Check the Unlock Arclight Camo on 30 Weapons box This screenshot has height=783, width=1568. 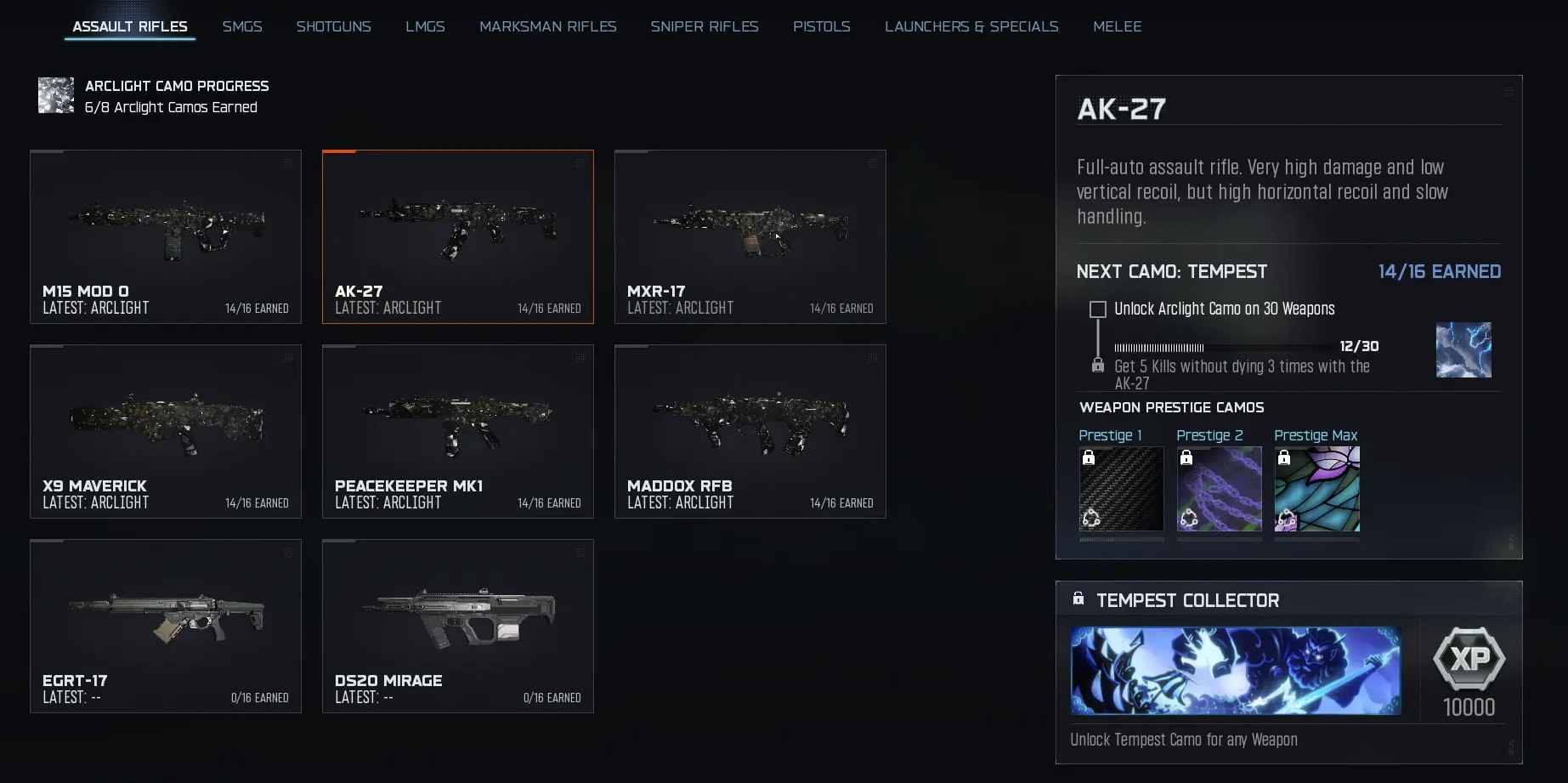click(x=1097, y=309)
